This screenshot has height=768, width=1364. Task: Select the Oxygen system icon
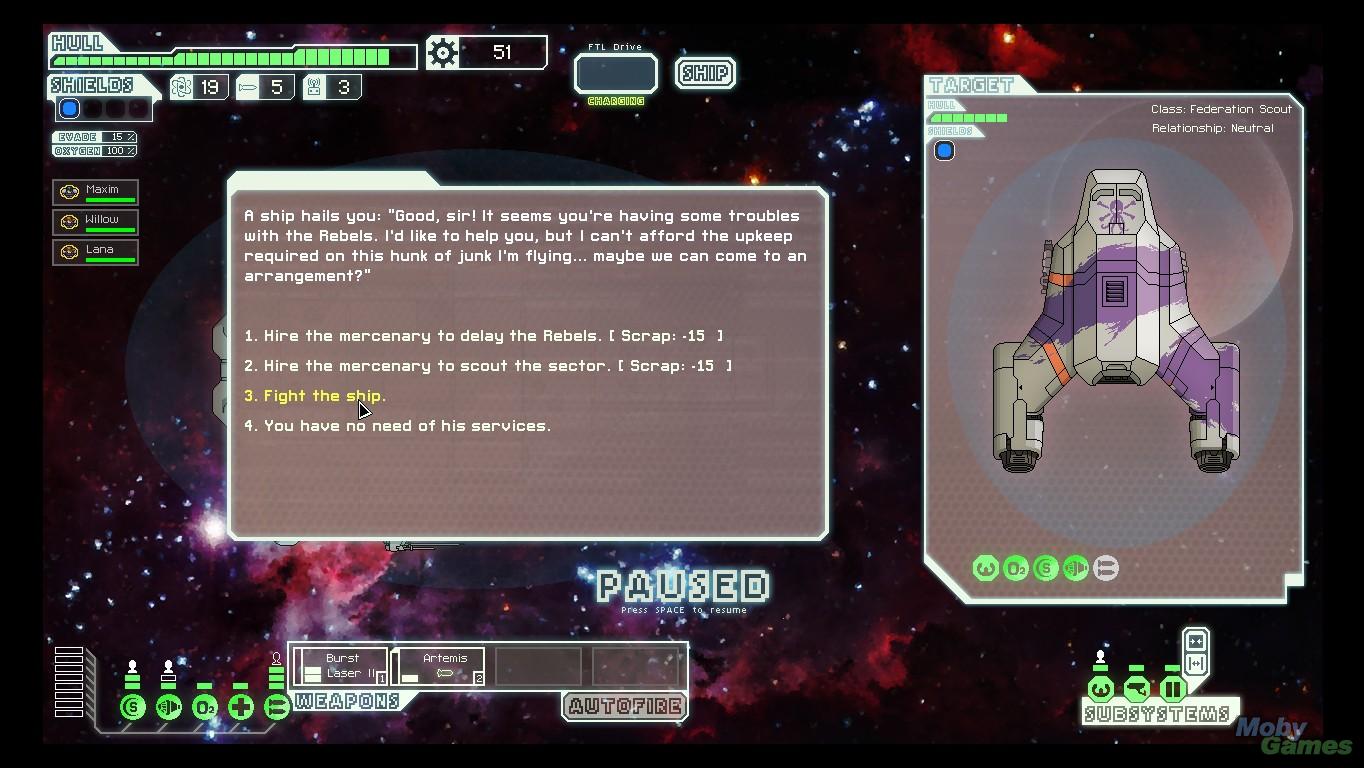[x=203, y=705]
